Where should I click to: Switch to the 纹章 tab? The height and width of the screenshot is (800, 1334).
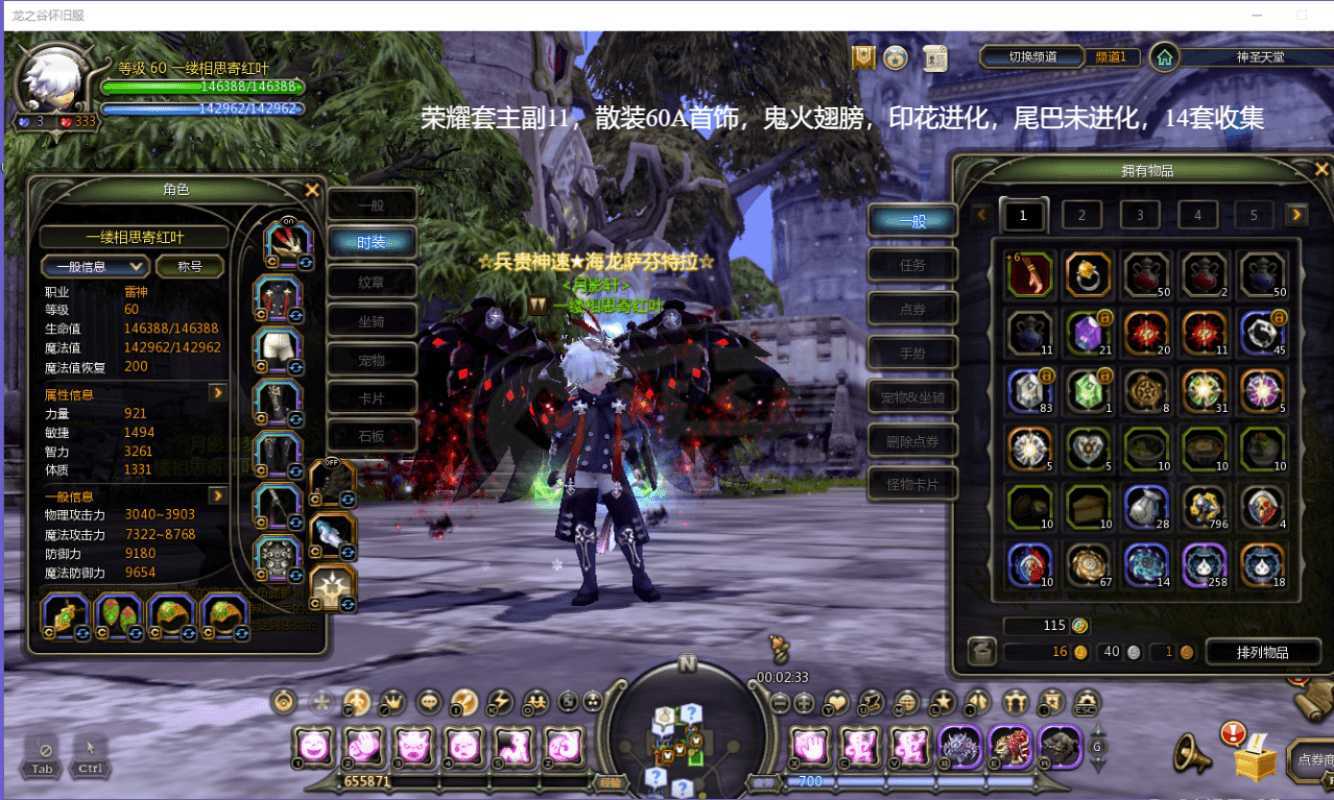[371, 283]
